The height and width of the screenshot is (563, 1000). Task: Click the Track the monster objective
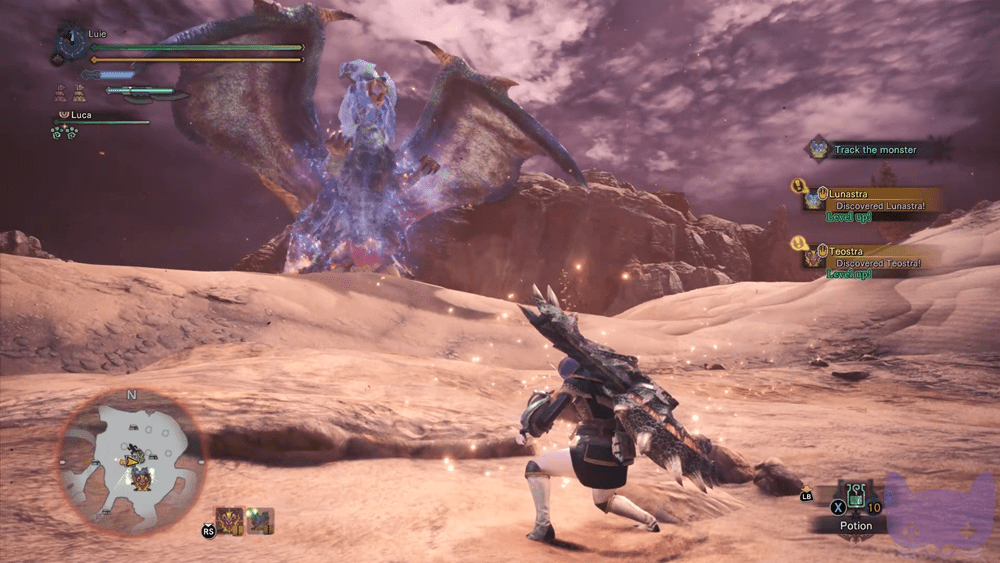tap(875, 150)
